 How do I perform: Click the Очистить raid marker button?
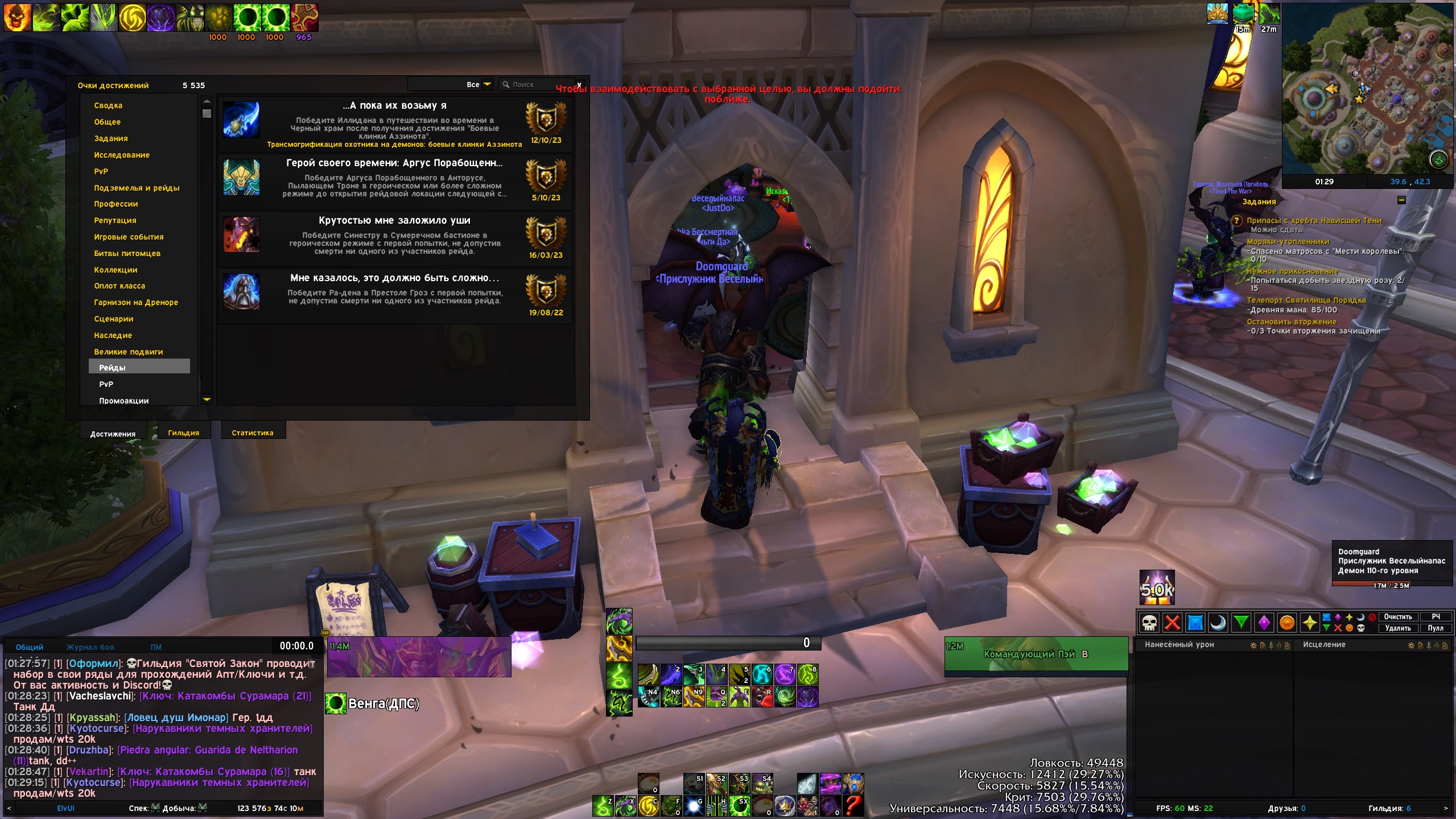pos(1397,617)
